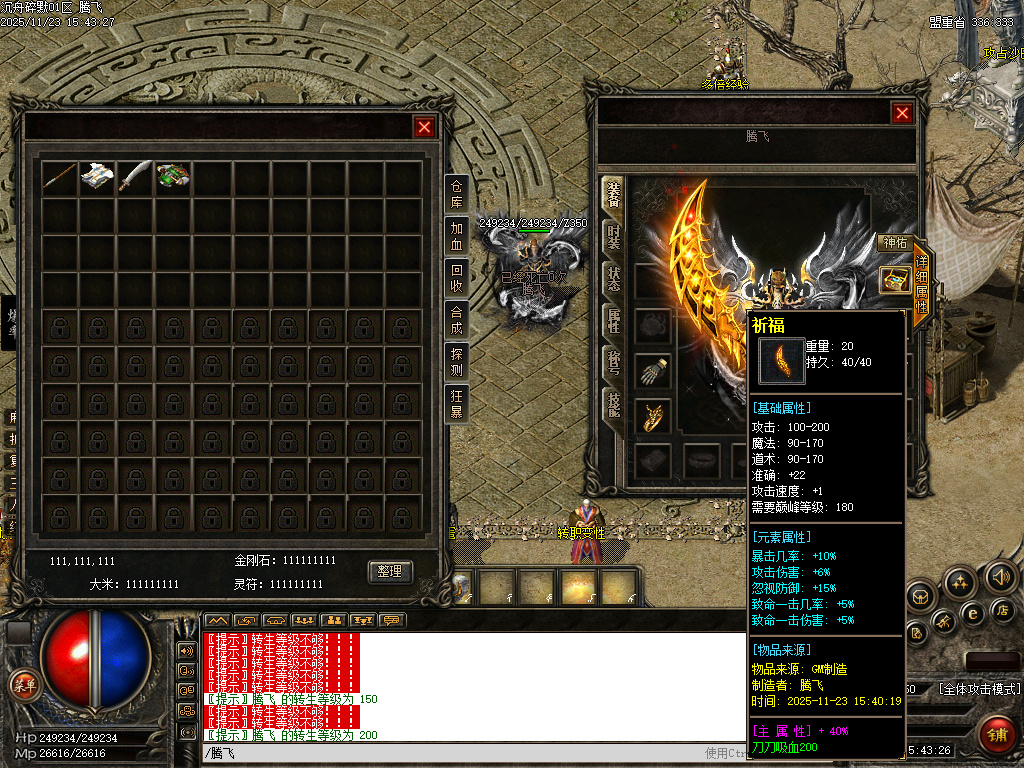
Task: Switch to the 状态 status tab
Action: tap(613, 279)
